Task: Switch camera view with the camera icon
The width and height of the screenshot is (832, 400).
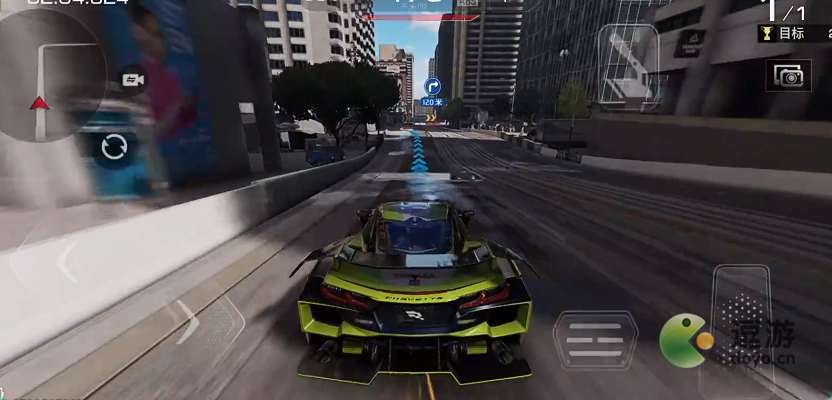Action: point(131,80)
